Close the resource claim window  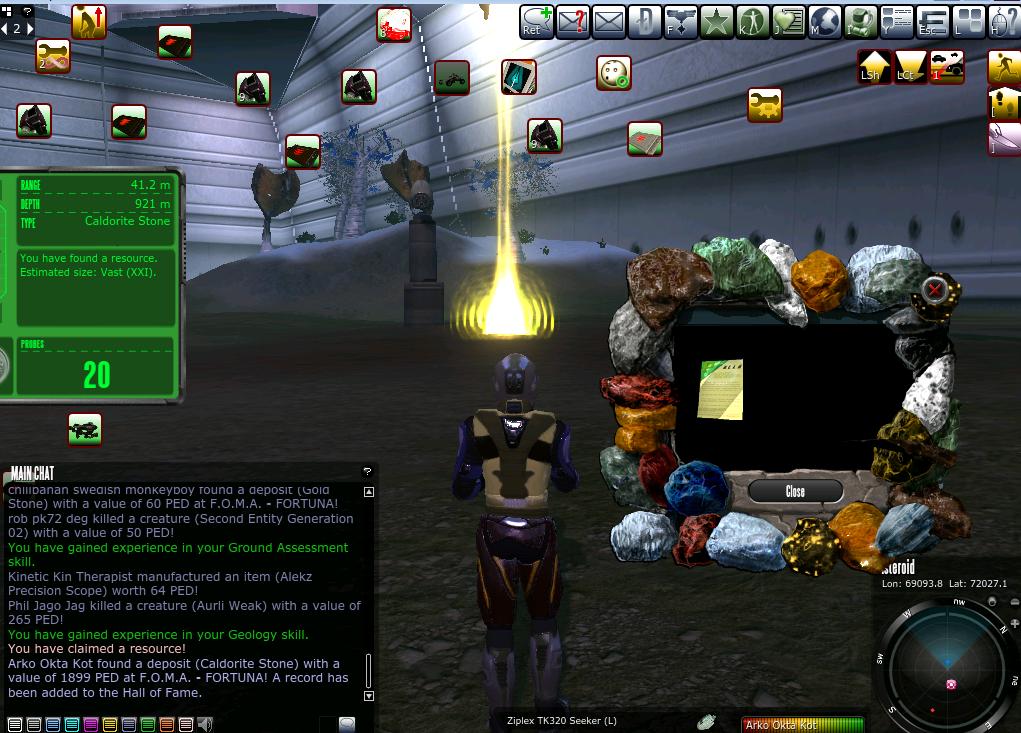pos(795,491)
